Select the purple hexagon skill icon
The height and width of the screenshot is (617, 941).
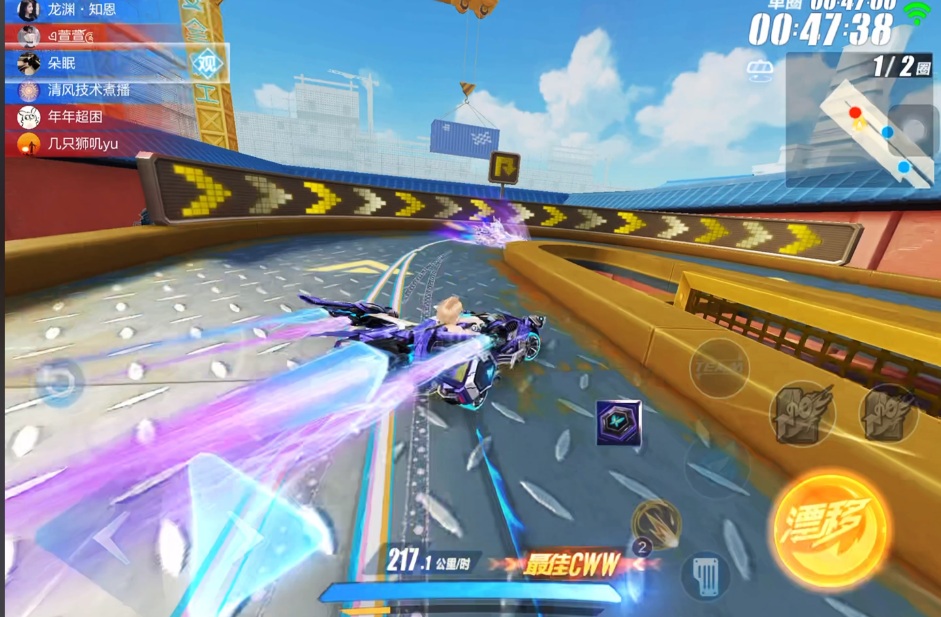tap(618, 423)
